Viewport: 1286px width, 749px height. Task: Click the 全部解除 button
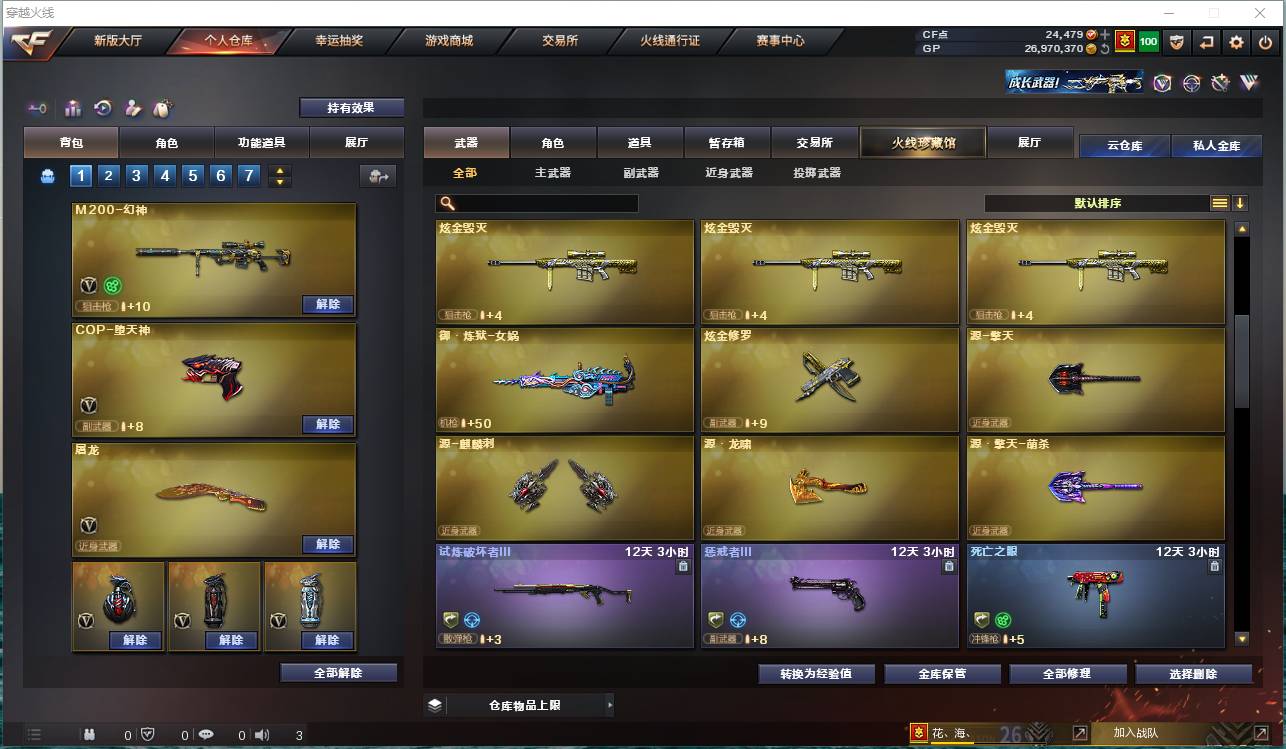(x=336, y=673)
